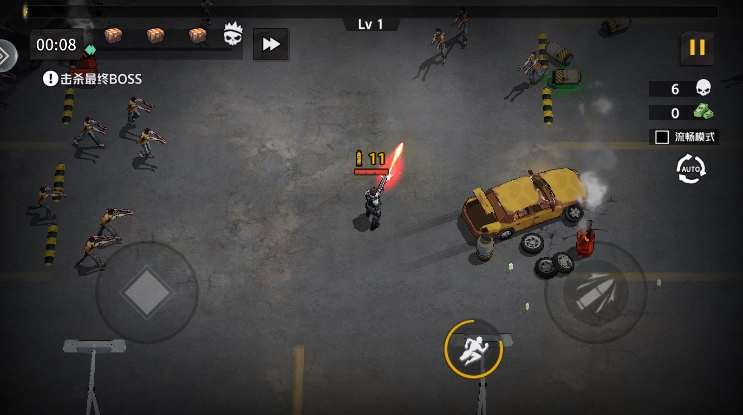Activate the fast-forward speed button
Screen dimensions: 743x415
pos(269,44)
